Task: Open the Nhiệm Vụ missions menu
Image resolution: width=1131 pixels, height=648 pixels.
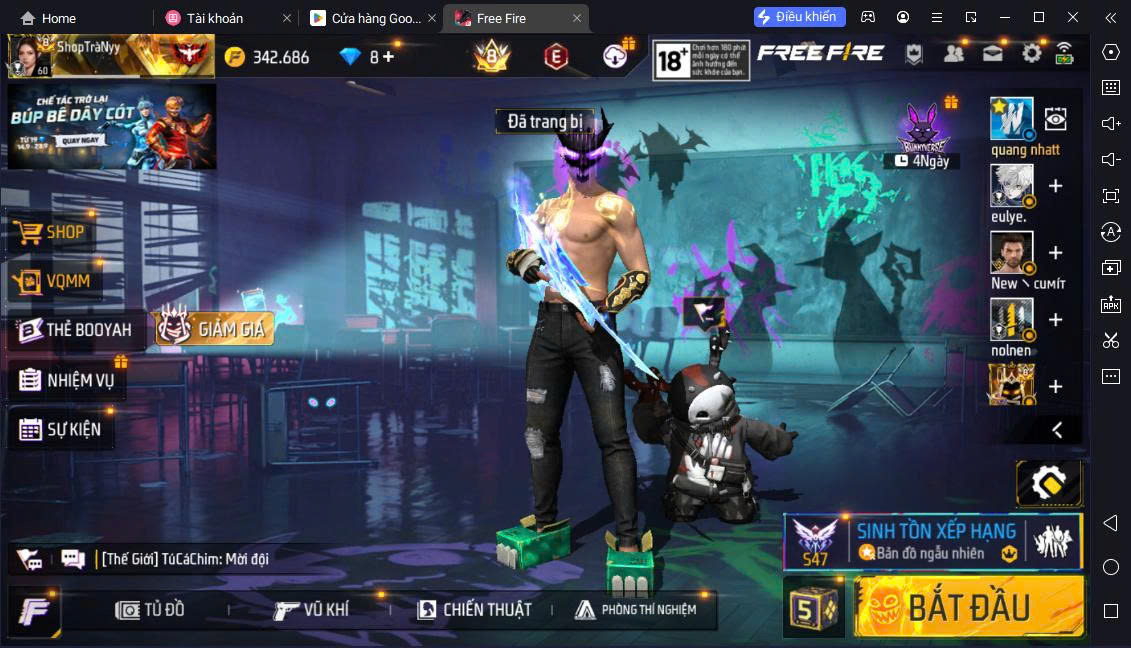Action: [x=68, y=380]
